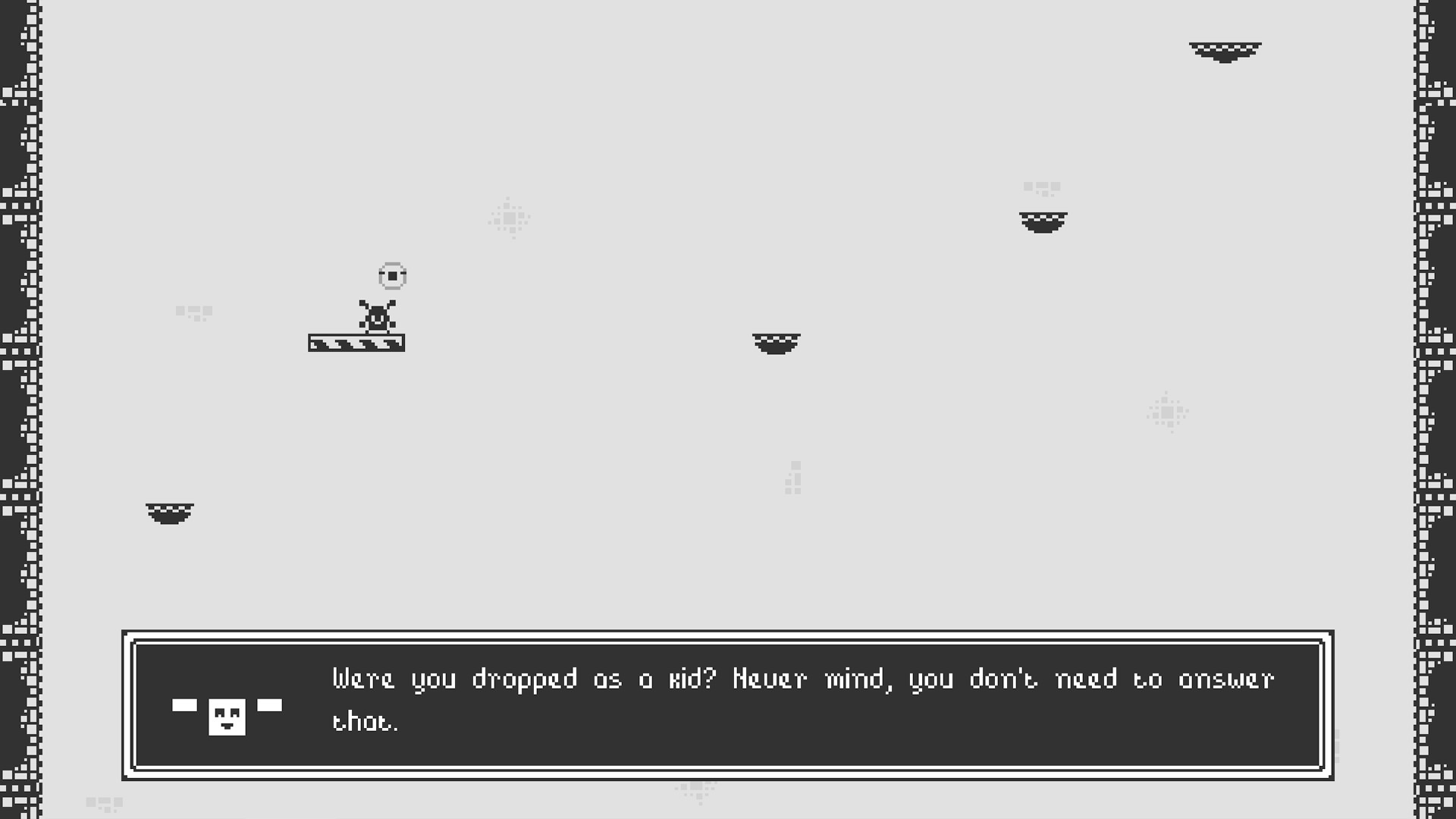Click the dust cloud left of the spider

(195, 312)
